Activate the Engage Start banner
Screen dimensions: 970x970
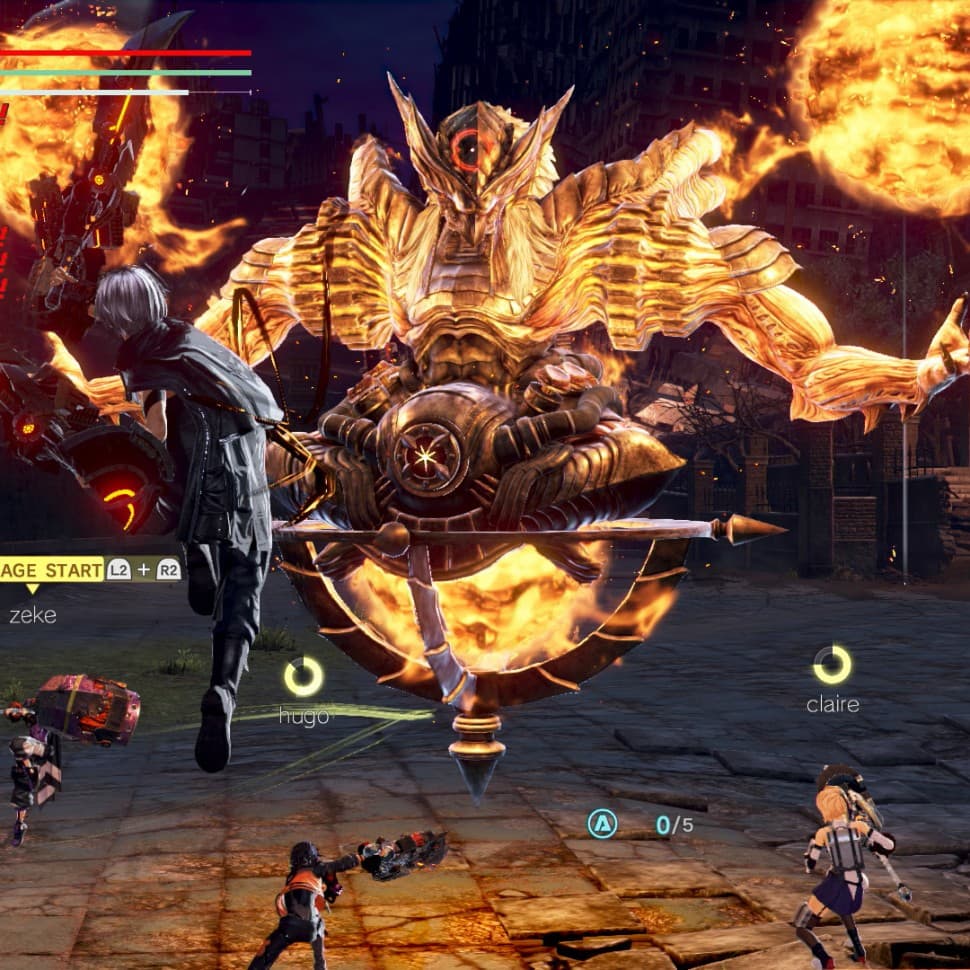point(52,570)
